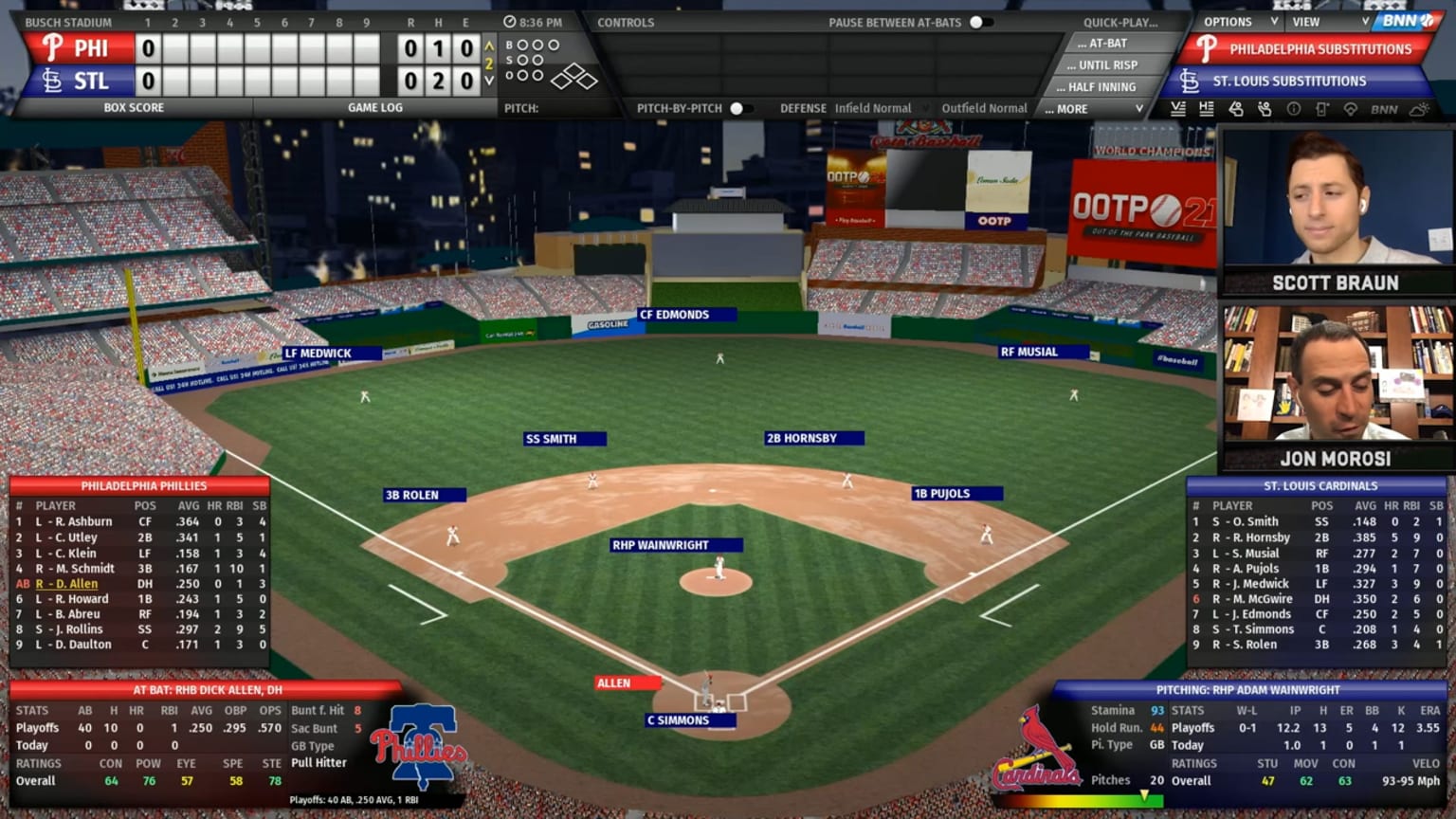1456x819 pixels.
Task: Turn on the Pitch-by-Pitch toggle
Action: pyautogui.click(x=738, y=108)
